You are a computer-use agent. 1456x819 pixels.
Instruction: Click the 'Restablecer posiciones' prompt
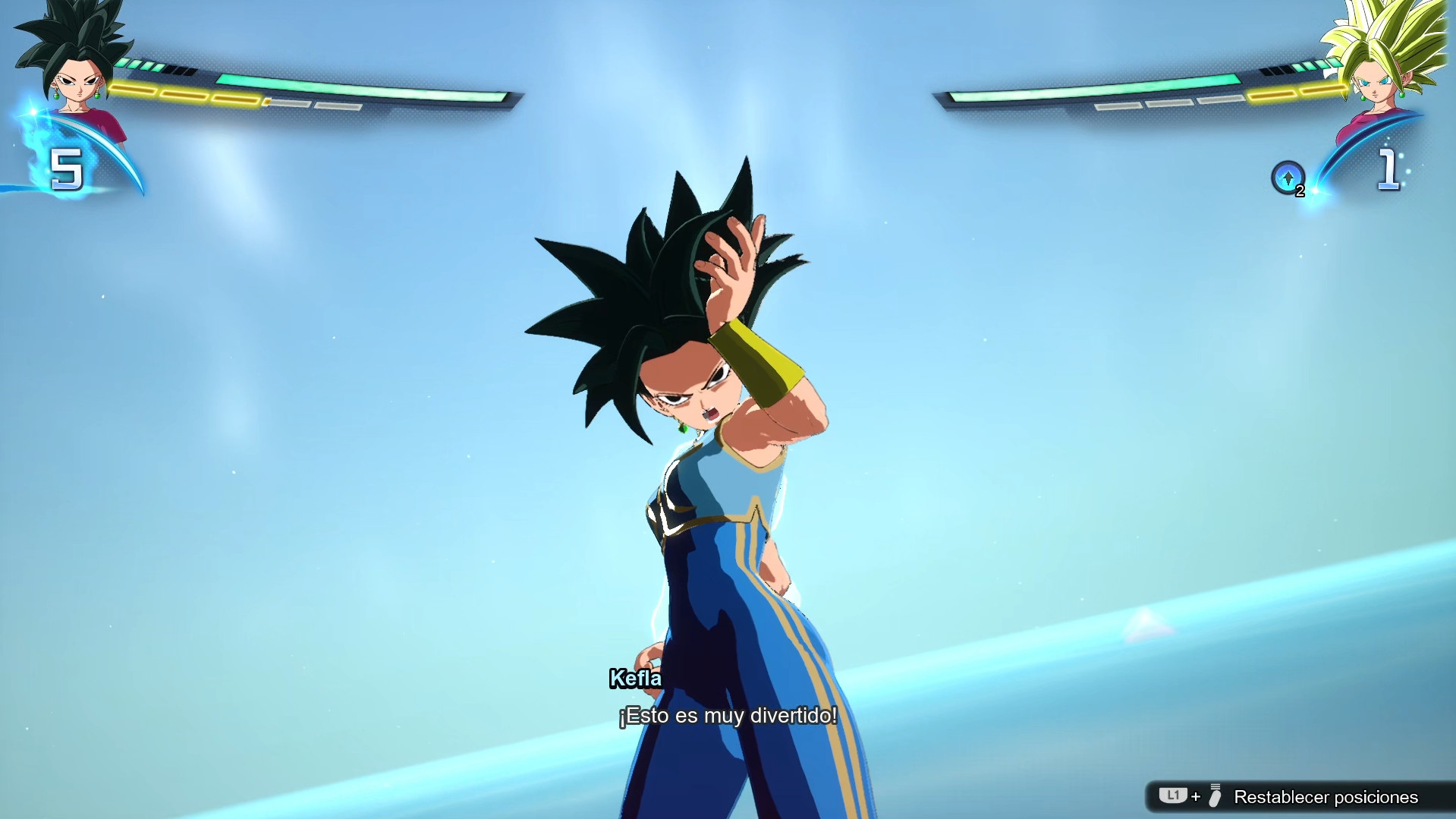pos(1327,797)
